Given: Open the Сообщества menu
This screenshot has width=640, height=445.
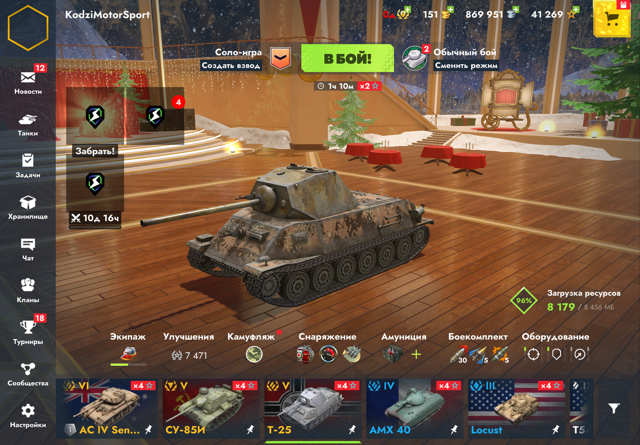Looking at the screenshot, I should pos(28,373).
